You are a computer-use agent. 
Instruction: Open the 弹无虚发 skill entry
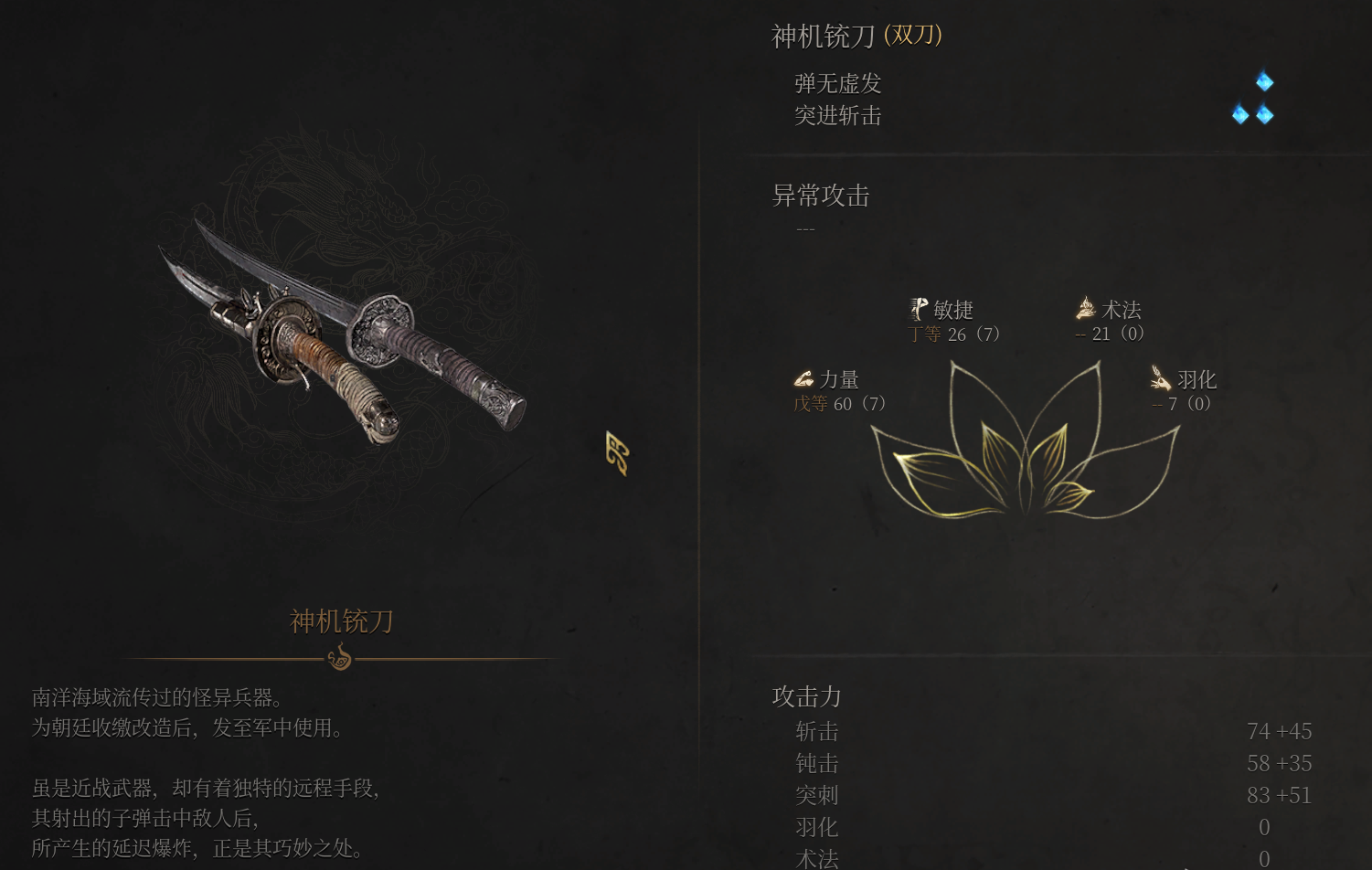pyautogui.click(x=836, y=83)
